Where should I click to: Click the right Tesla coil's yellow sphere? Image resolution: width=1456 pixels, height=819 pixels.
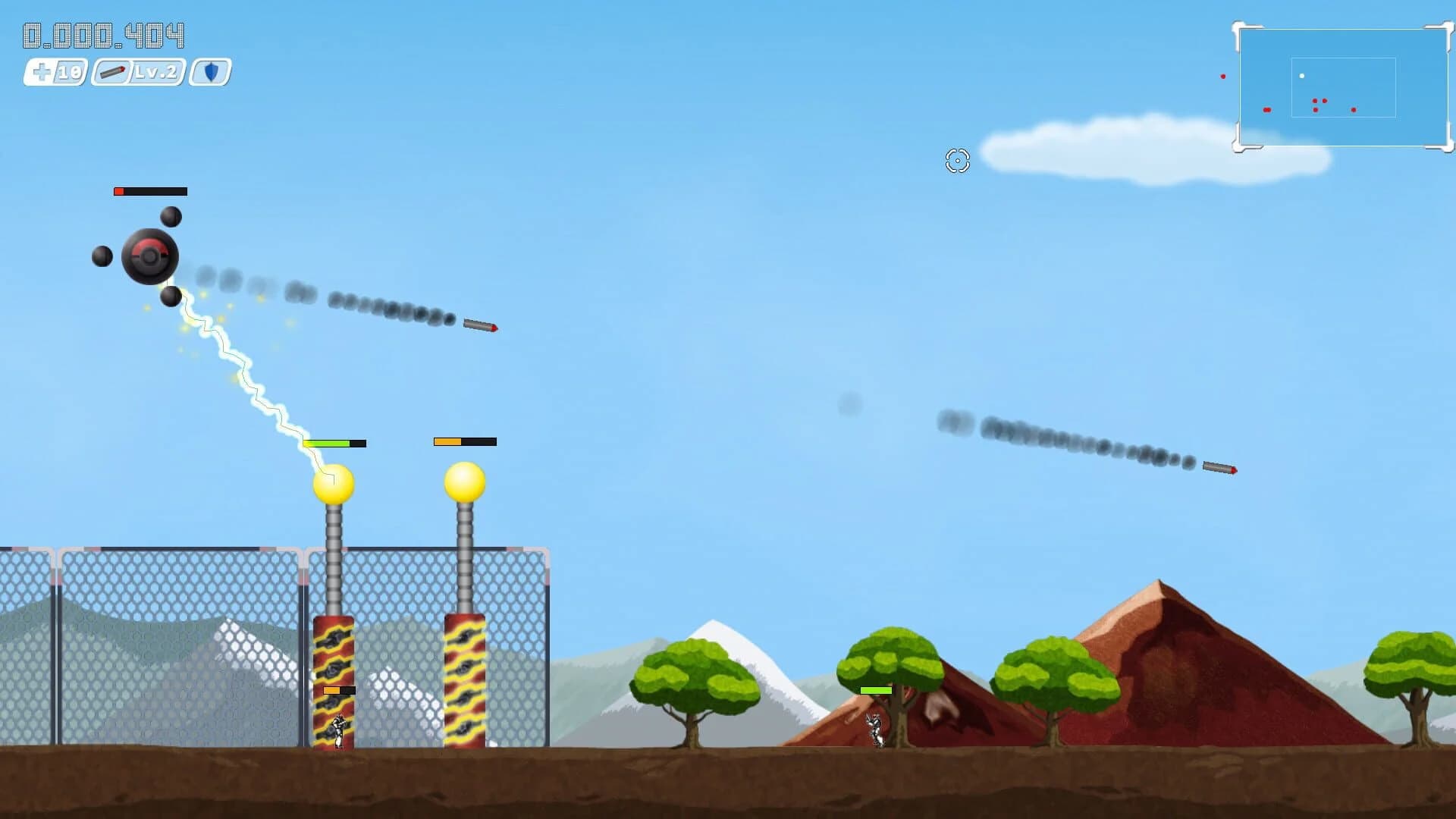465,482
